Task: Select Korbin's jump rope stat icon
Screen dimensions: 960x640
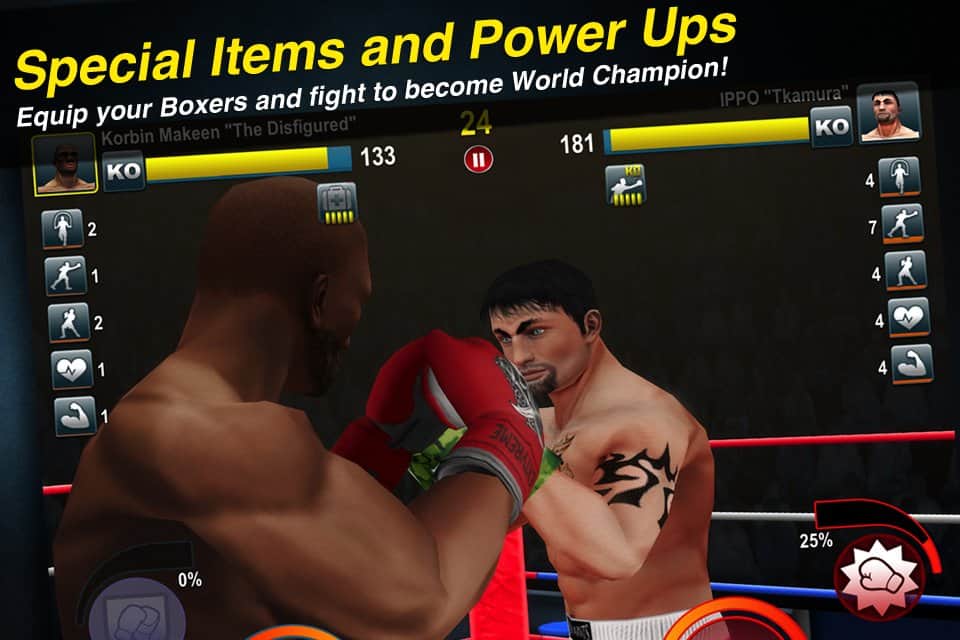Action: [63, 229]
